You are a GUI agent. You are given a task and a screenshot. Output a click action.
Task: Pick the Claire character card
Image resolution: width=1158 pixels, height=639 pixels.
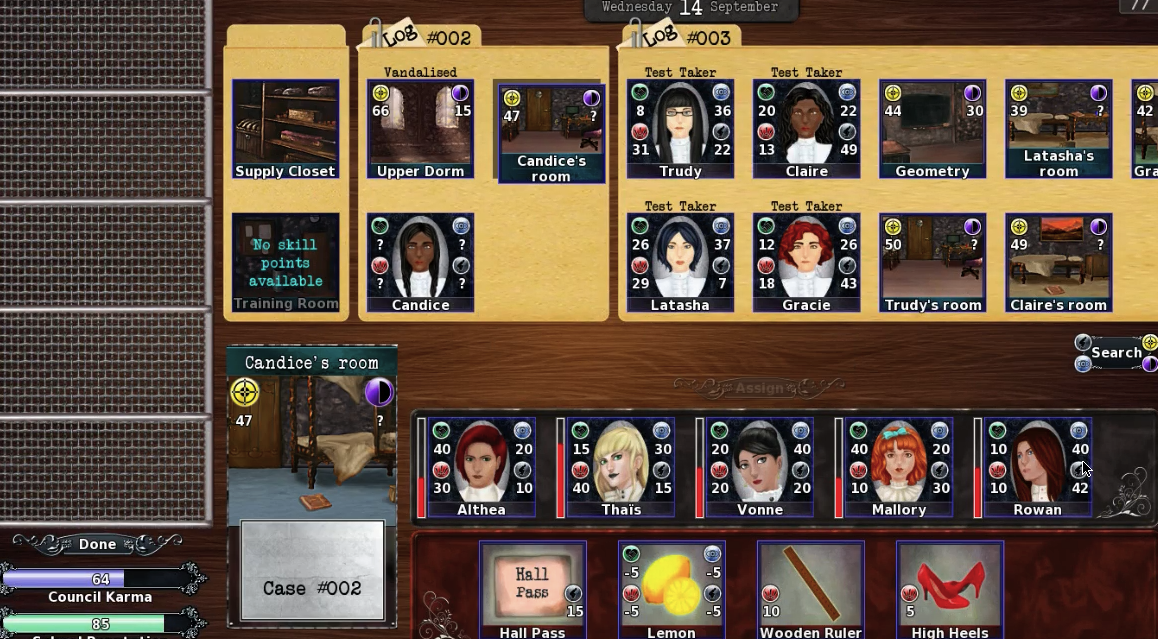pos(806,130)
